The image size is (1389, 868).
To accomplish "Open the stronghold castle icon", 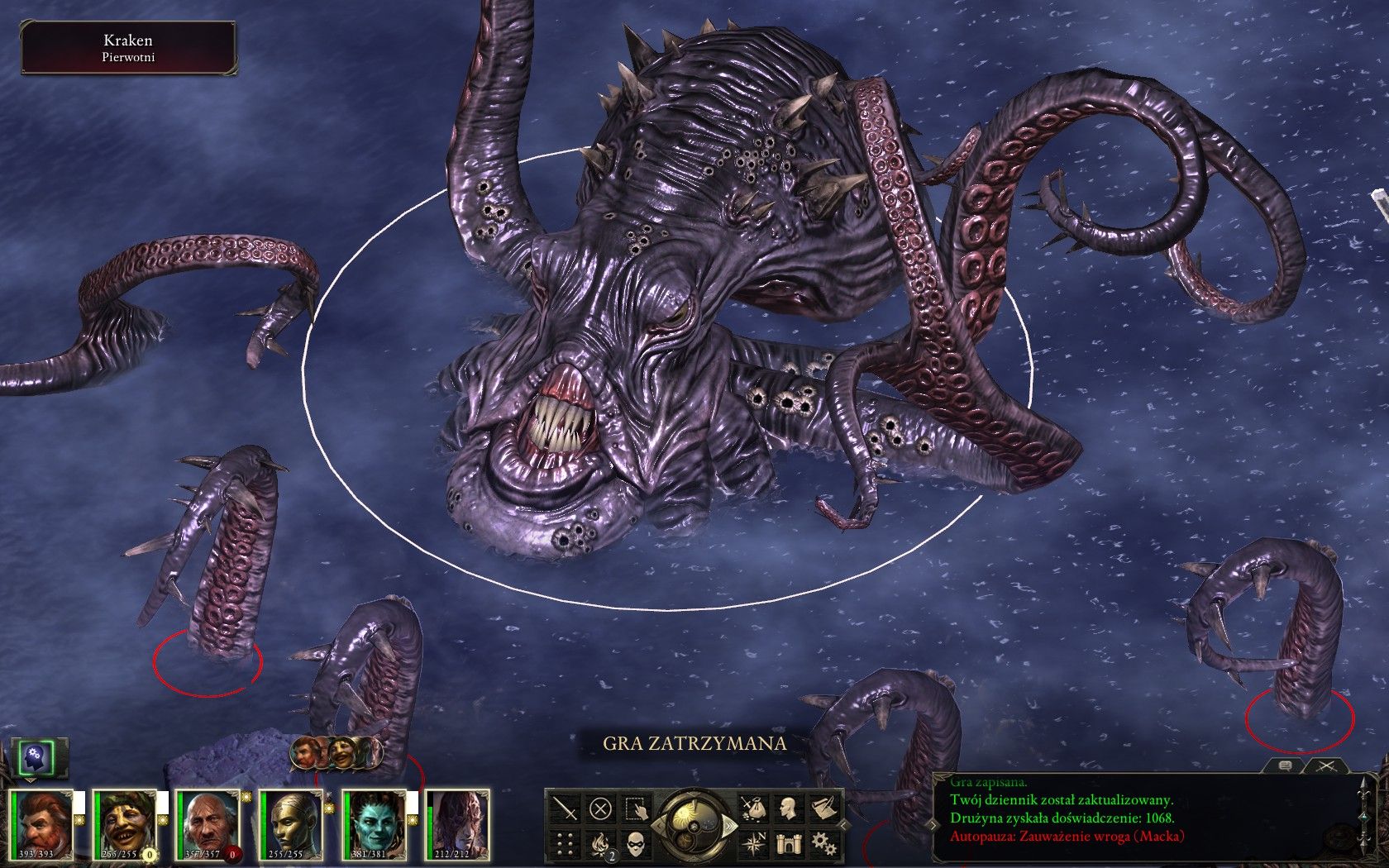I will (787, 843).
